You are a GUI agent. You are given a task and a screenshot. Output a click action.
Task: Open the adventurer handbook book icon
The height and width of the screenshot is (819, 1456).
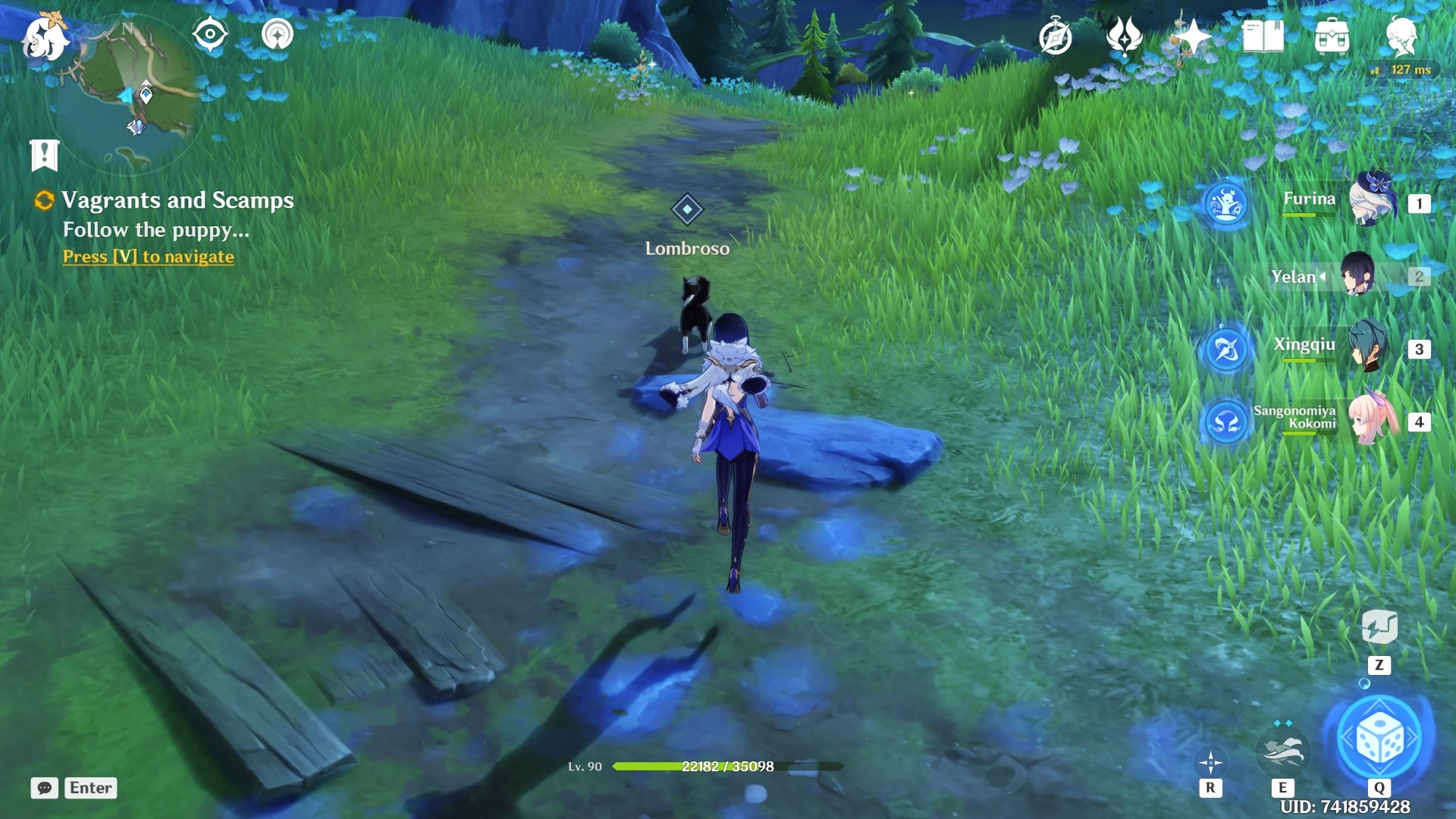1263,36
